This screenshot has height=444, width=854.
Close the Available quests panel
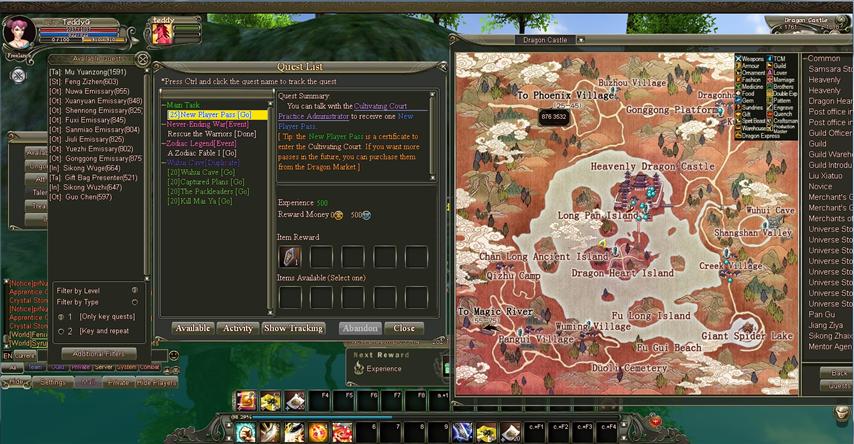tap(143, 59)
